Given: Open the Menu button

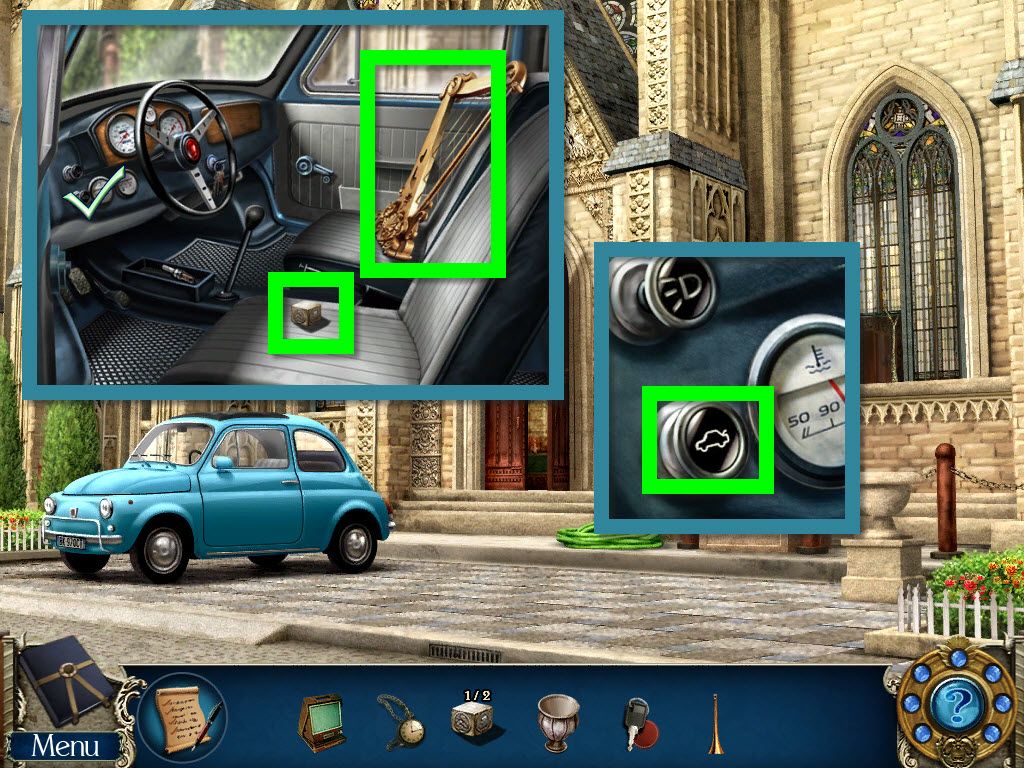Looking at the screenshot, I should [x=65, y=745].
